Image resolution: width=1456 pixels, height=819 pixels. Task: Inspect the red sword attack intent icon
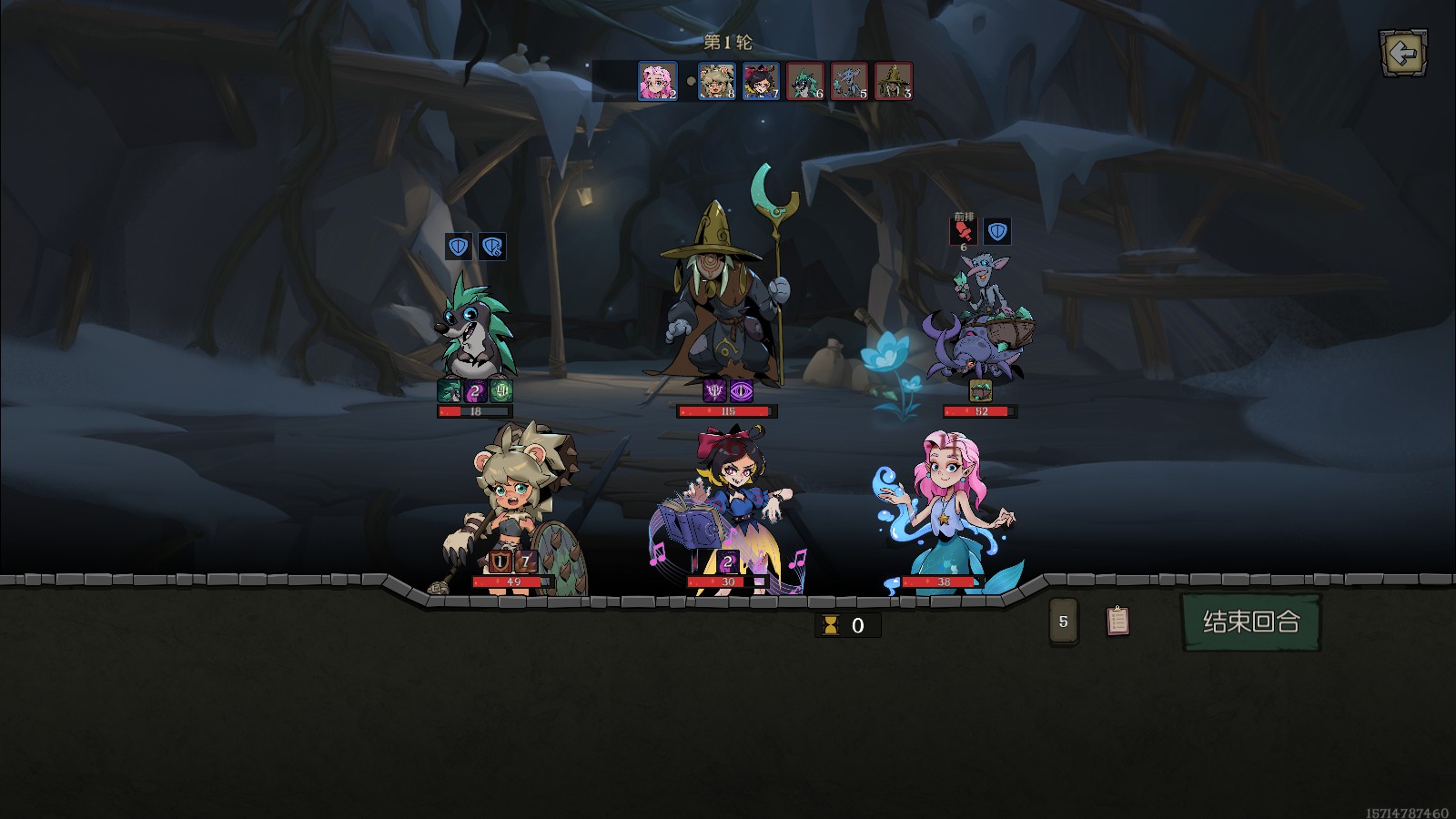click(x=963, y=231)
